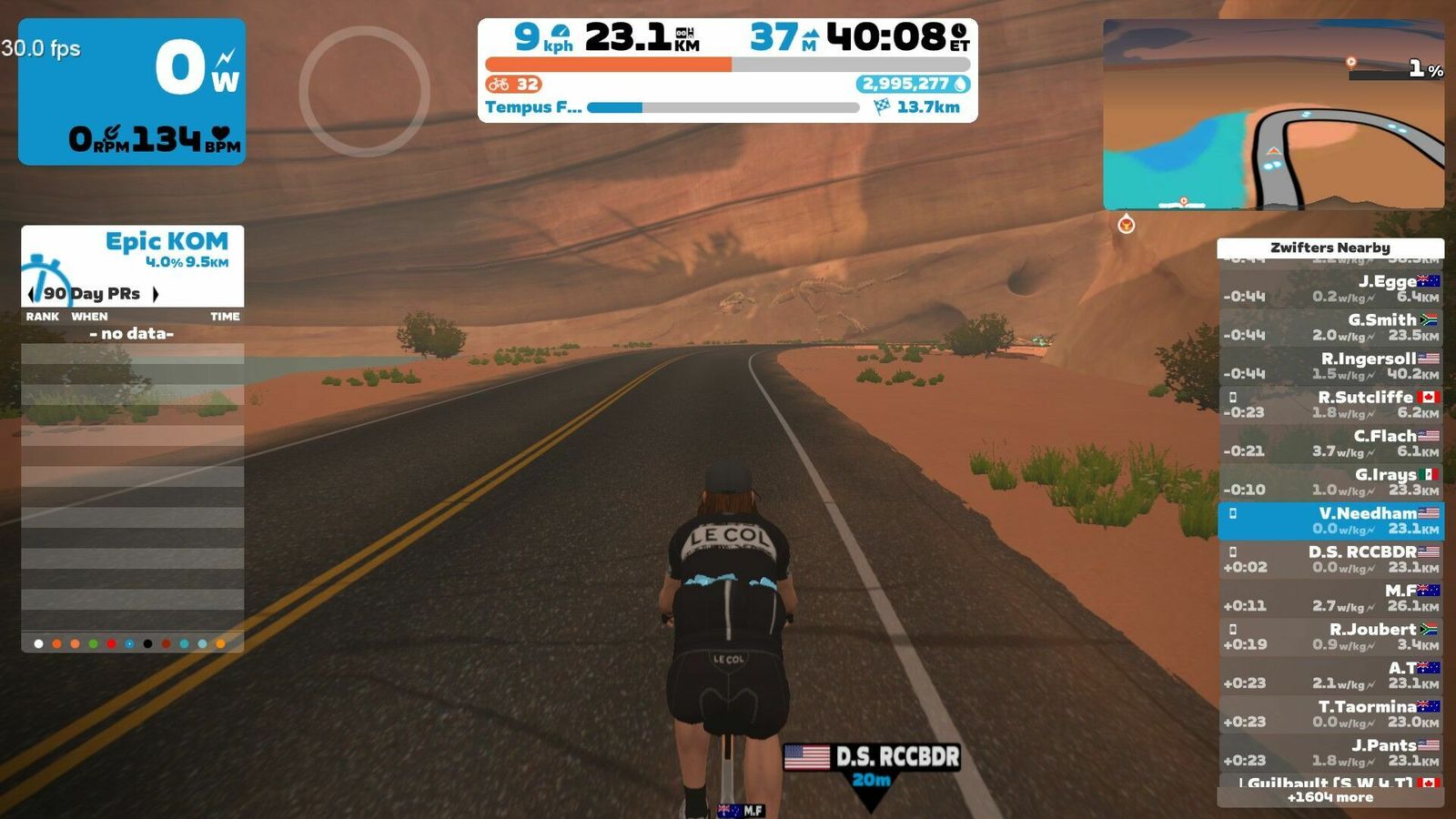
Task: Click the left arrow beside 90 Day PRs
Action: (x=32, y=294)
